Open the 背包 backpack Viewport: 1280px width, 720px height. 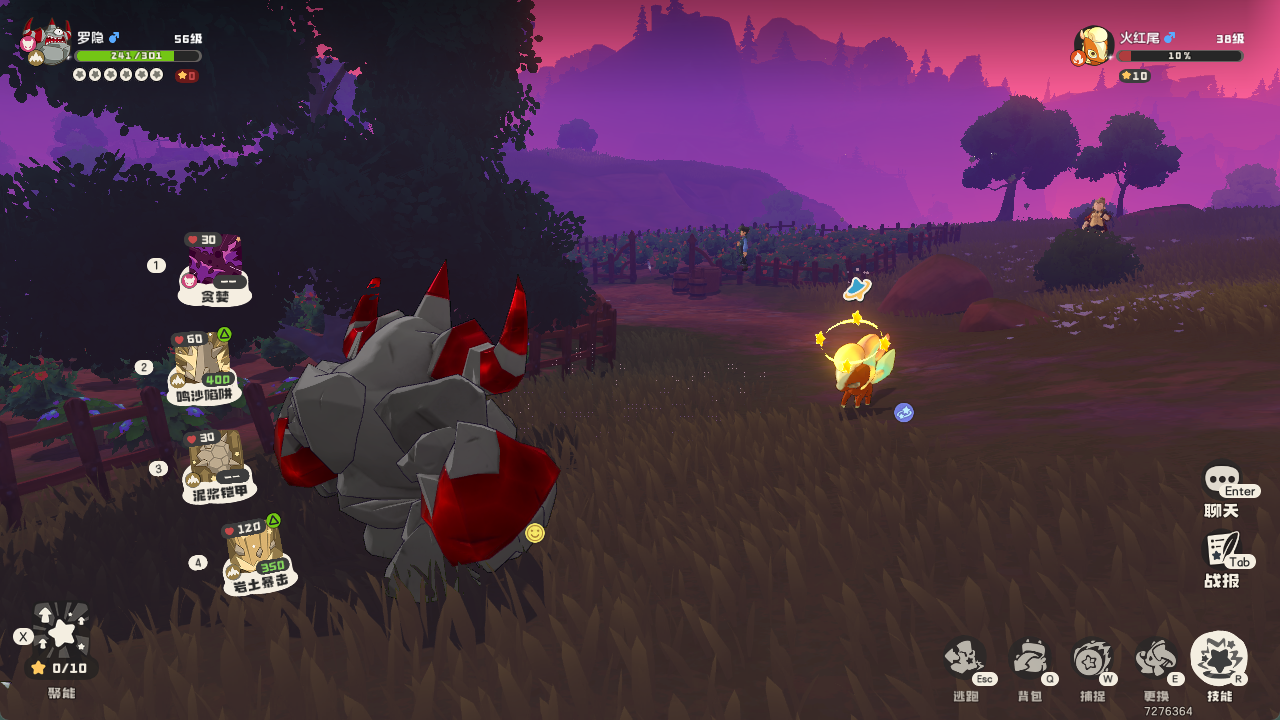1029,660
